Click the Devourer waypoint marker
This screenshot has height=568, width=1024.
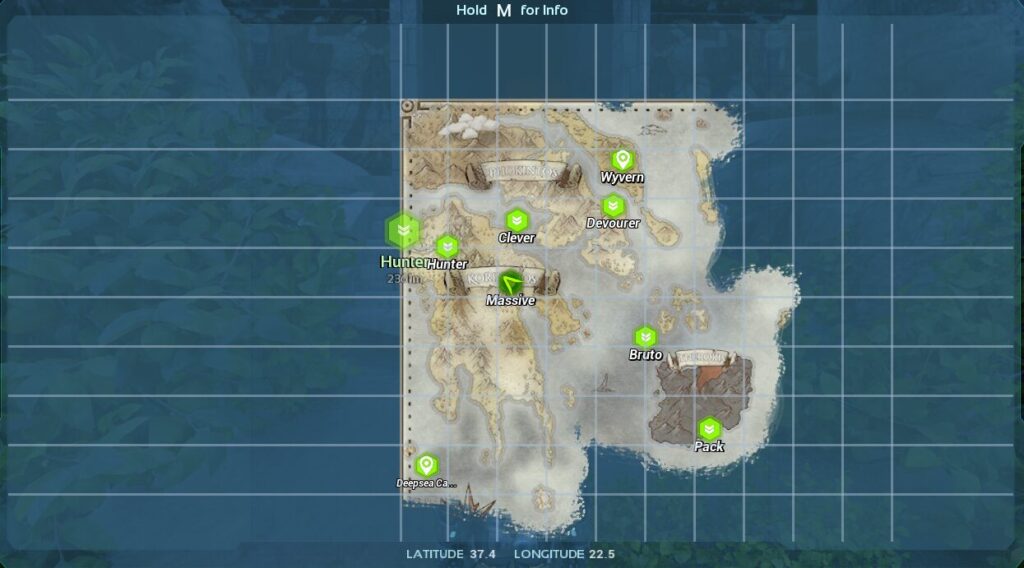[613, 206]
